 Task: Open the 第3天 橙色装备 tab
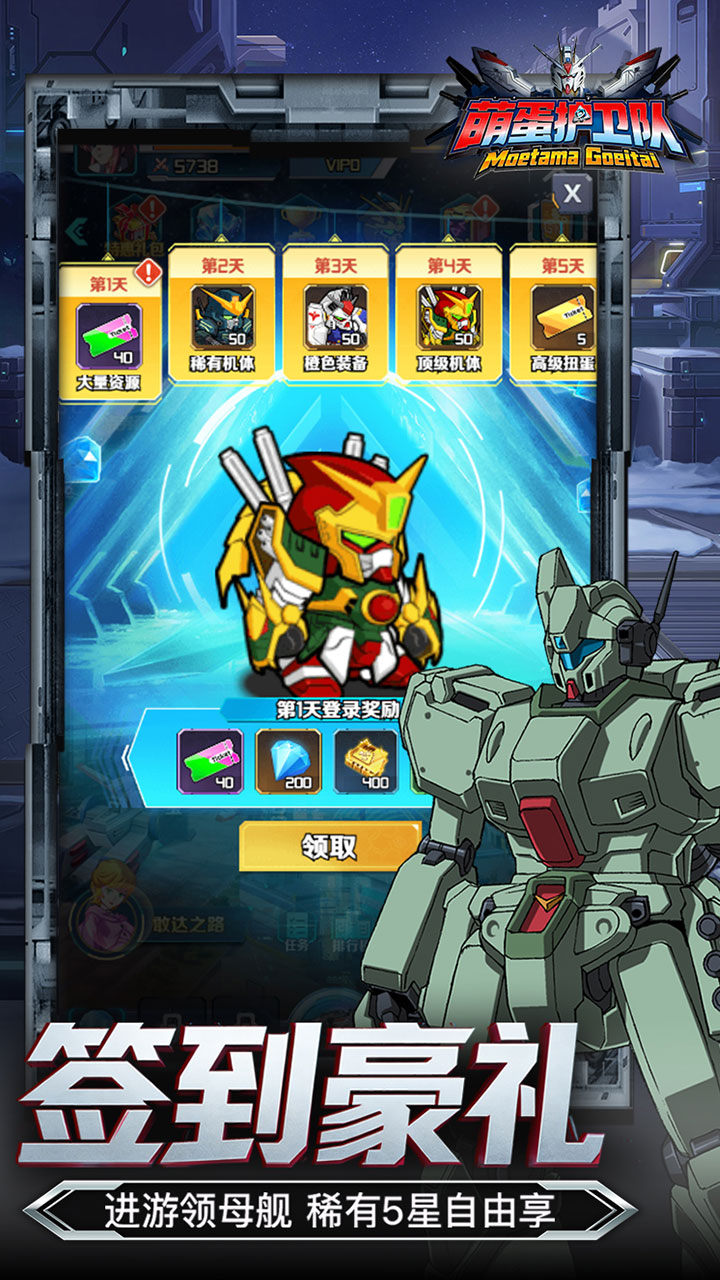tap(335, 314)
